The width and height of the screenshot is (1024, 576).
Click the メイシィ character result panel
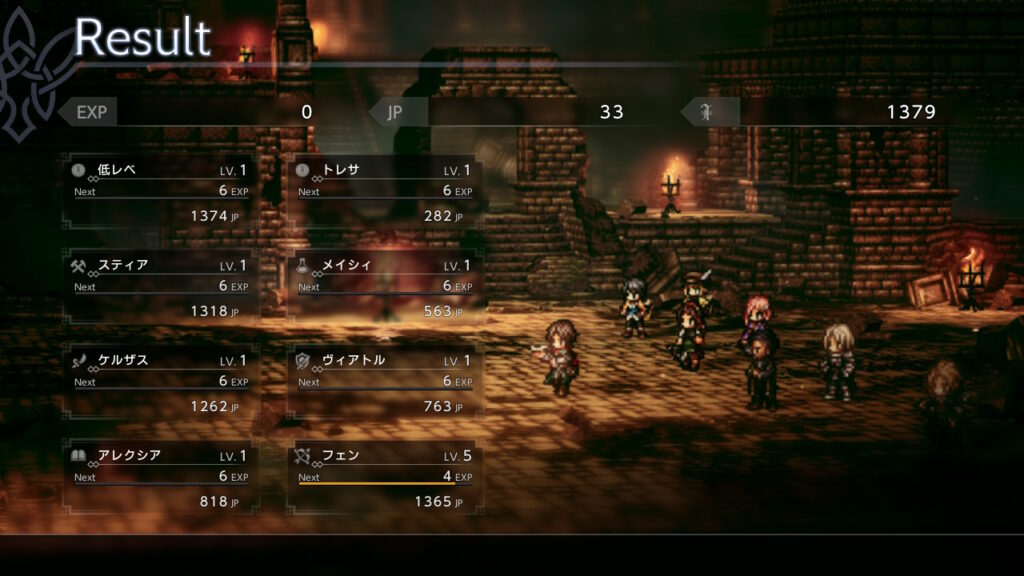click(385, 287)
